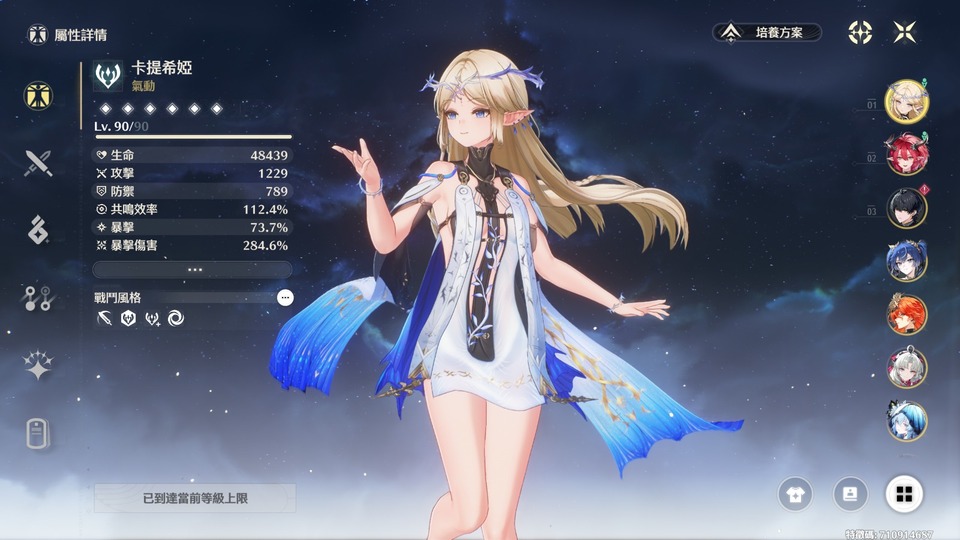Image resolution: width=960 pixels, height=540 pixels.
Task: Choose the silver-haired character portrait
Action: (x=907, y=368)
